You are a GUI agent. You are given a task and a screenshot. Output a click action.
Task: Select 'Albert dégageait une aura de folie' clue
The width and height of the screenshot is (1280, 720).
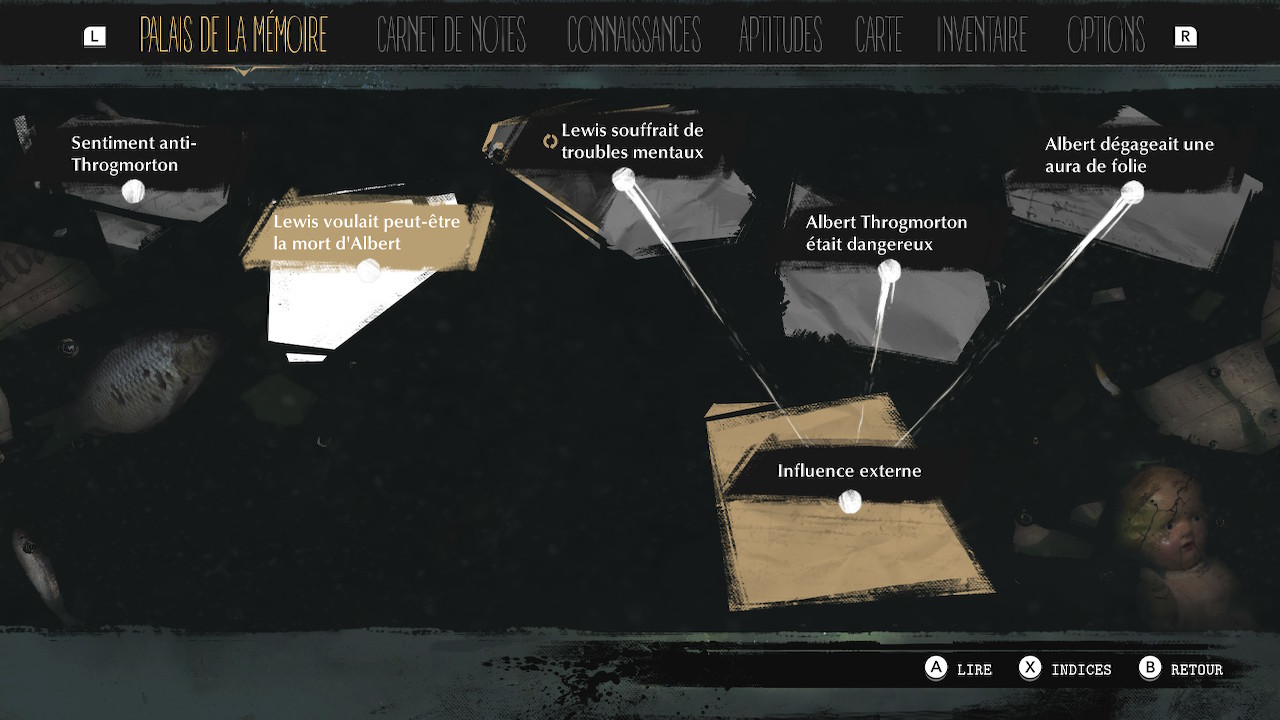(1132, 191)
